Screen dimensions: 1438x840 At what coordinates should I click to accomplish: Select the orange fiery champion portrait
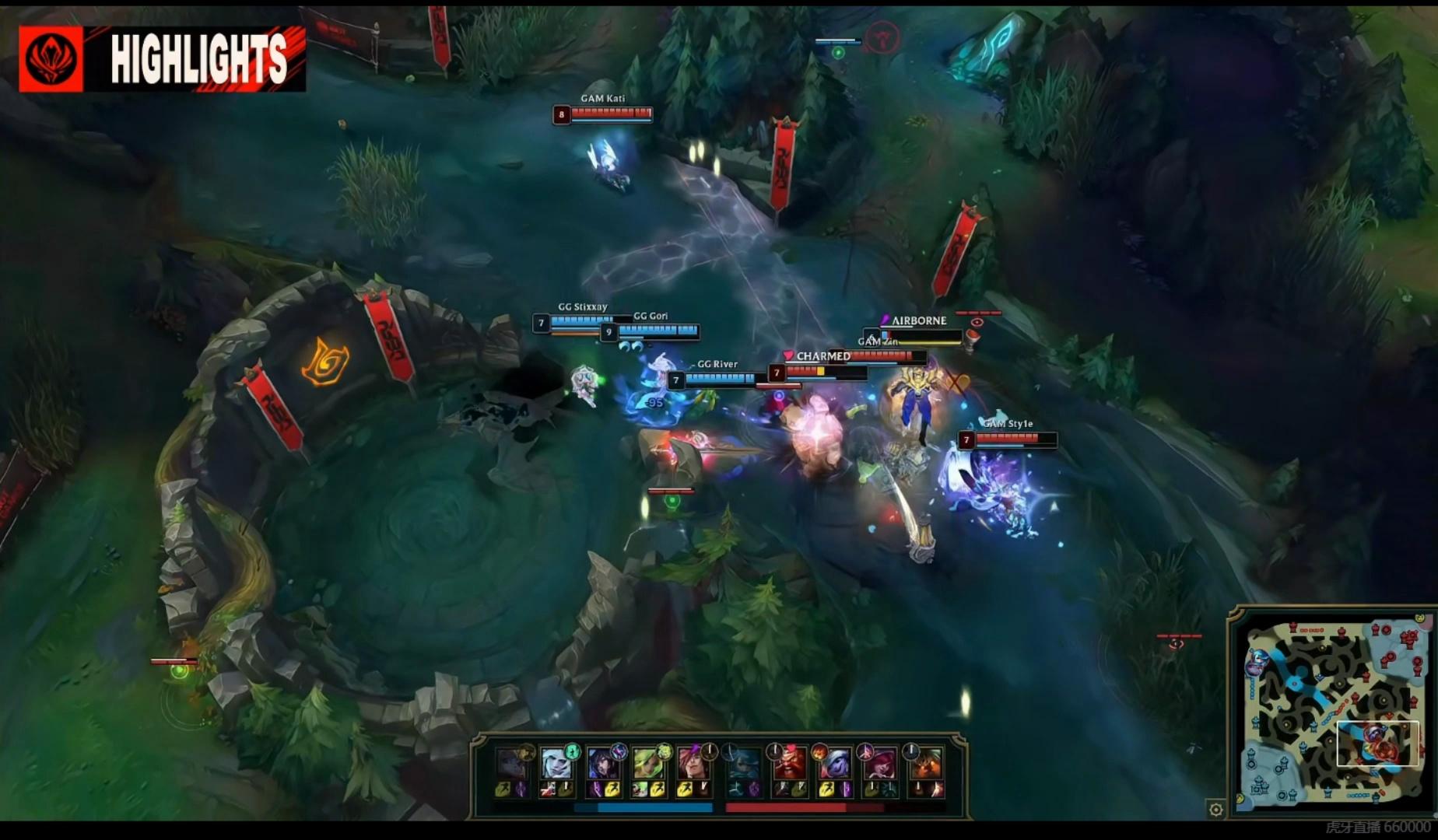926,765
